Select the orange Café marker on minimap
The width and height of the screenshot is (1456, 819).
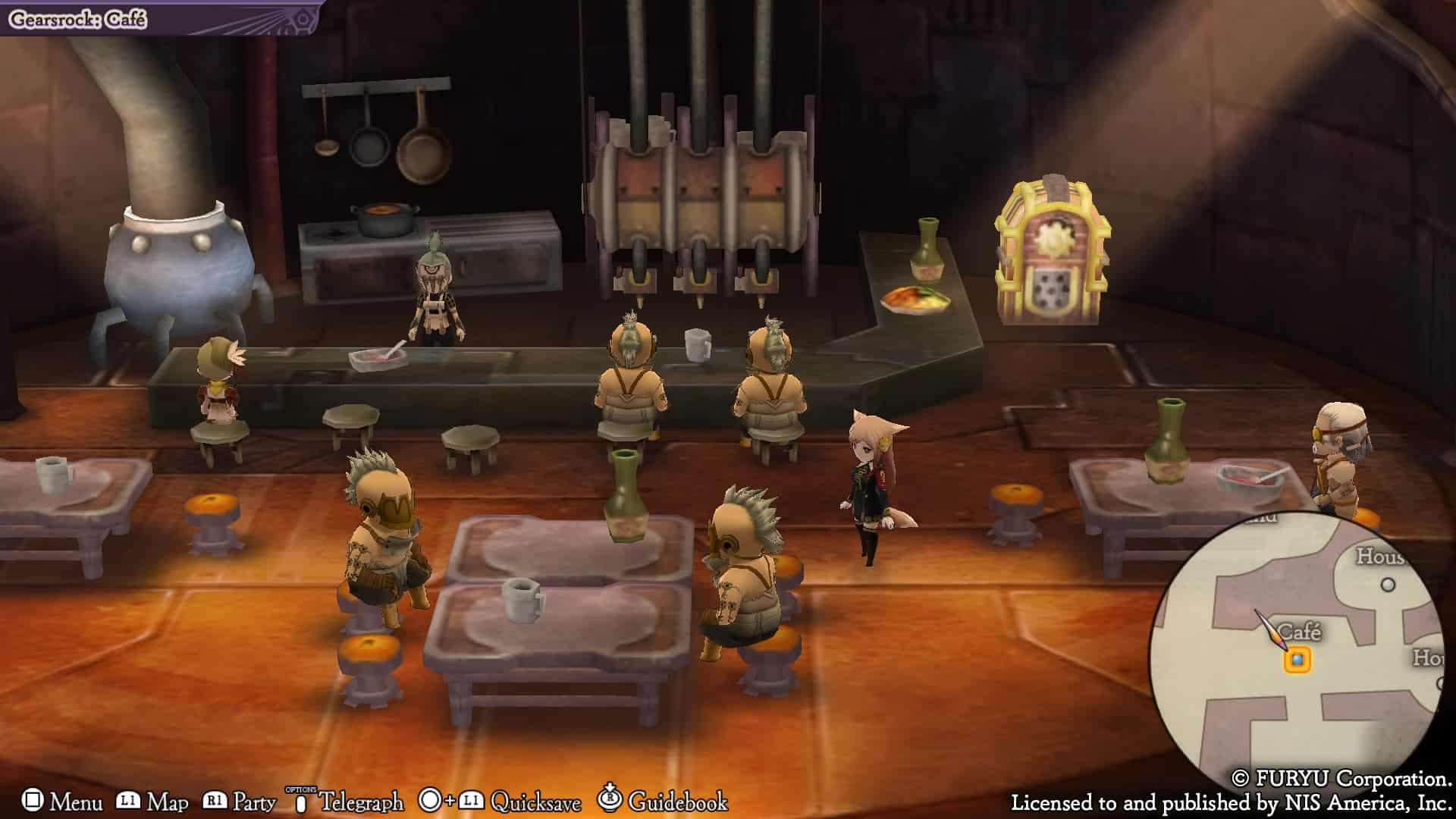(x=1297, y=660)
